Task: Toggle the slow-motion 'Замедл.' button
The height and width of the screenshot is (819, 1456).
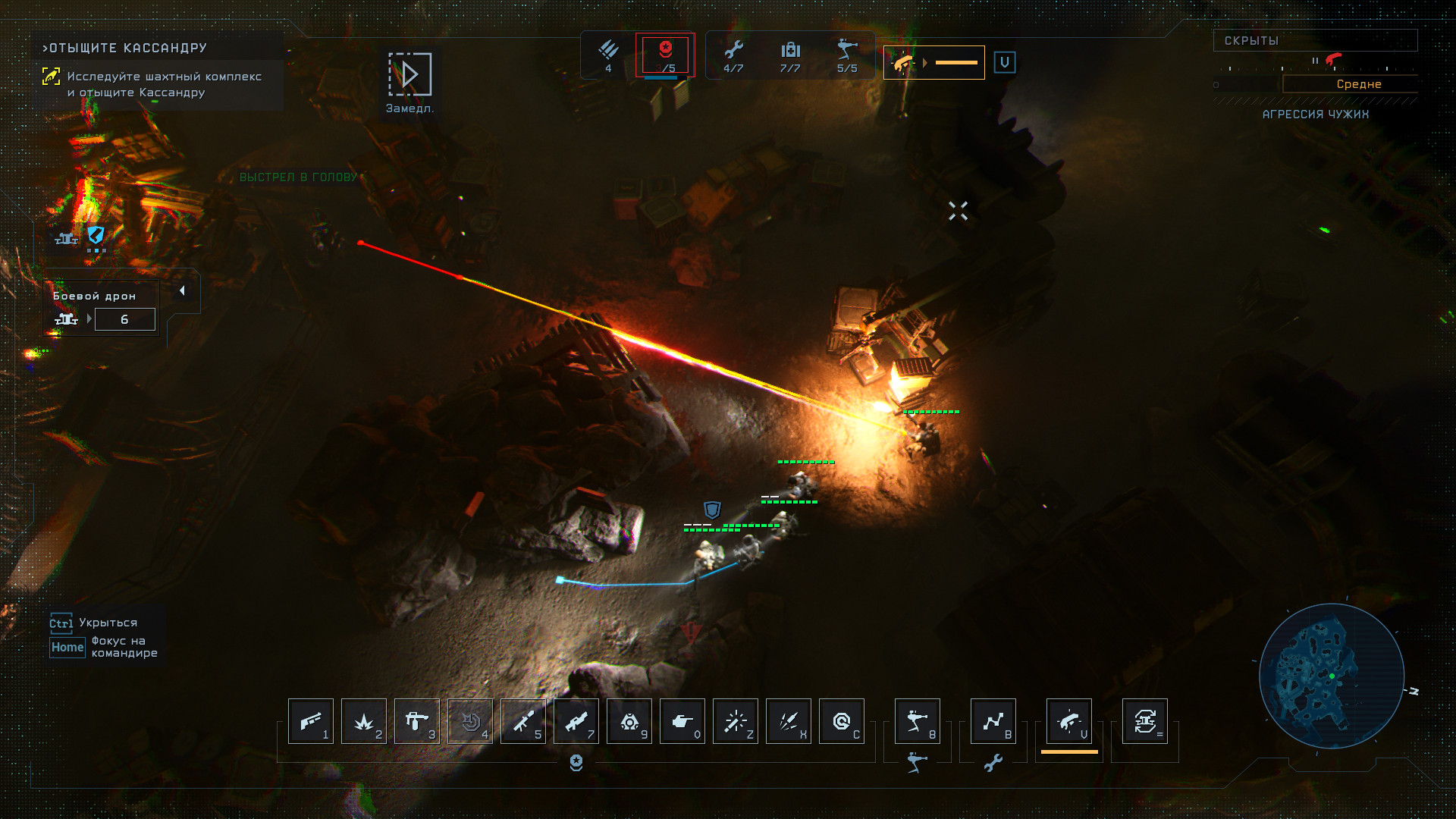Action: [409, 75]
